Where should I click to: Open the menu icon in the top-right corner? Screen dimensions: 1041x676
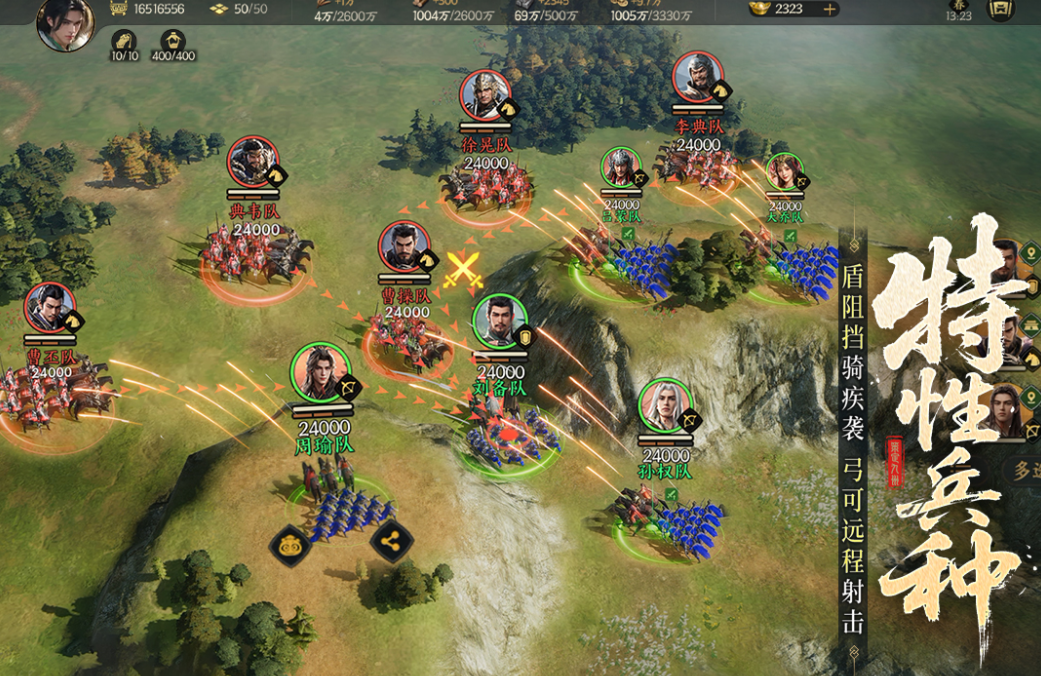[x=1000, y=9]
